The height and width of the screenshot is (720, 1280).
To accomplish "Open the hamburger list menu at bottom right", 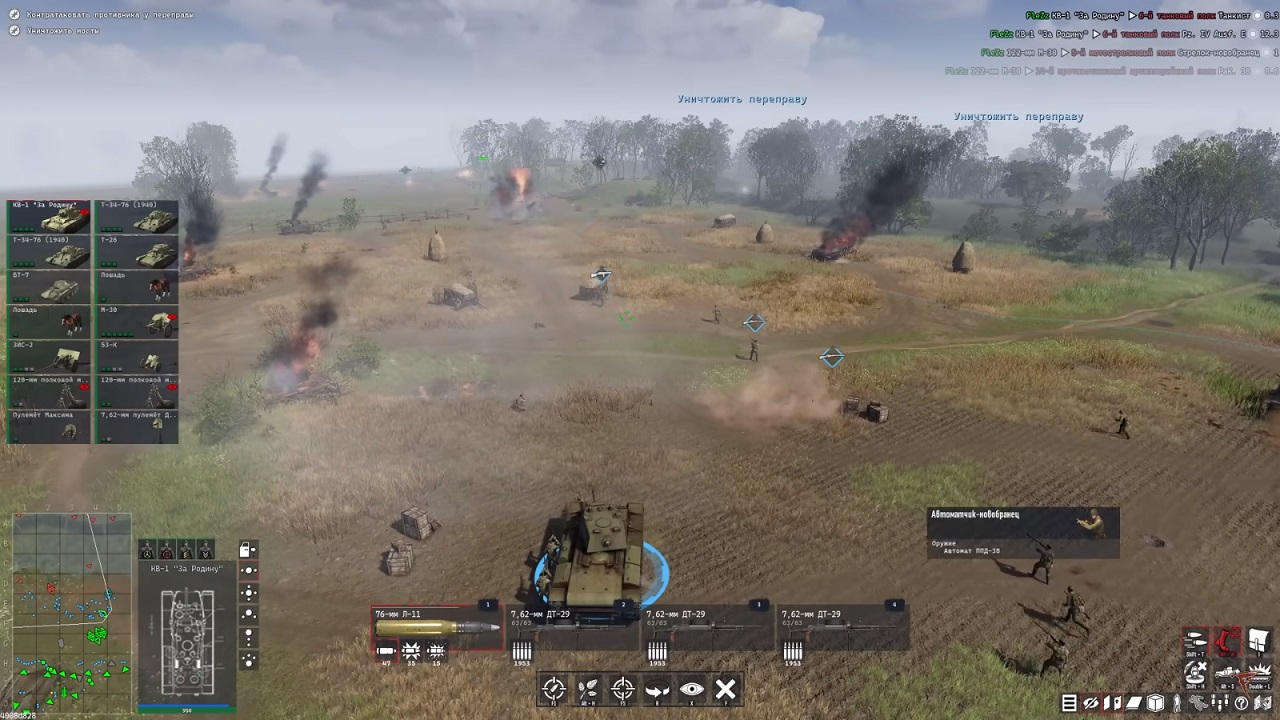I will click(x=1069, y=703).
